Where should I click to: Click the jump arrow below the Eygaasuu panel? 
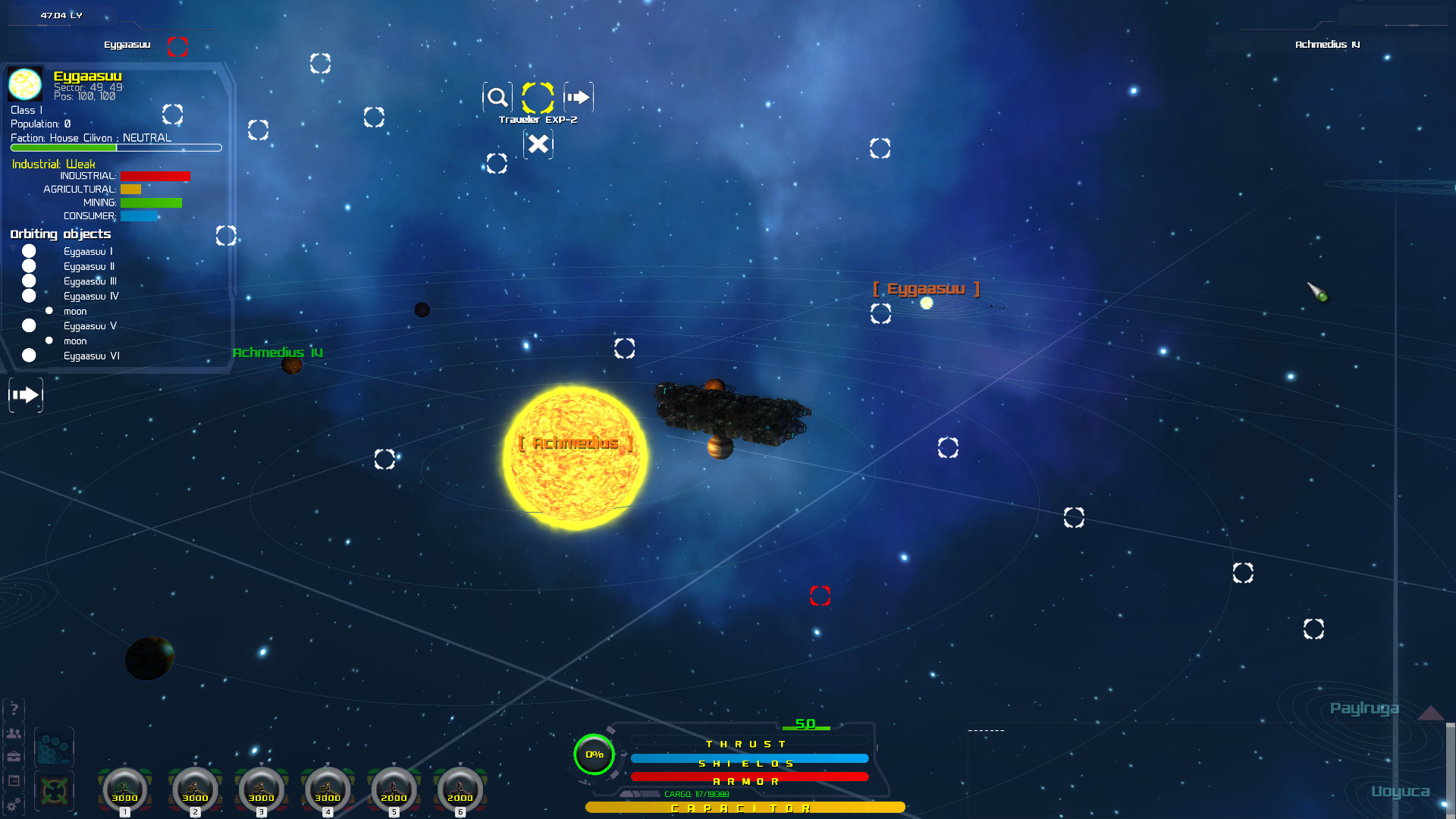25,394
